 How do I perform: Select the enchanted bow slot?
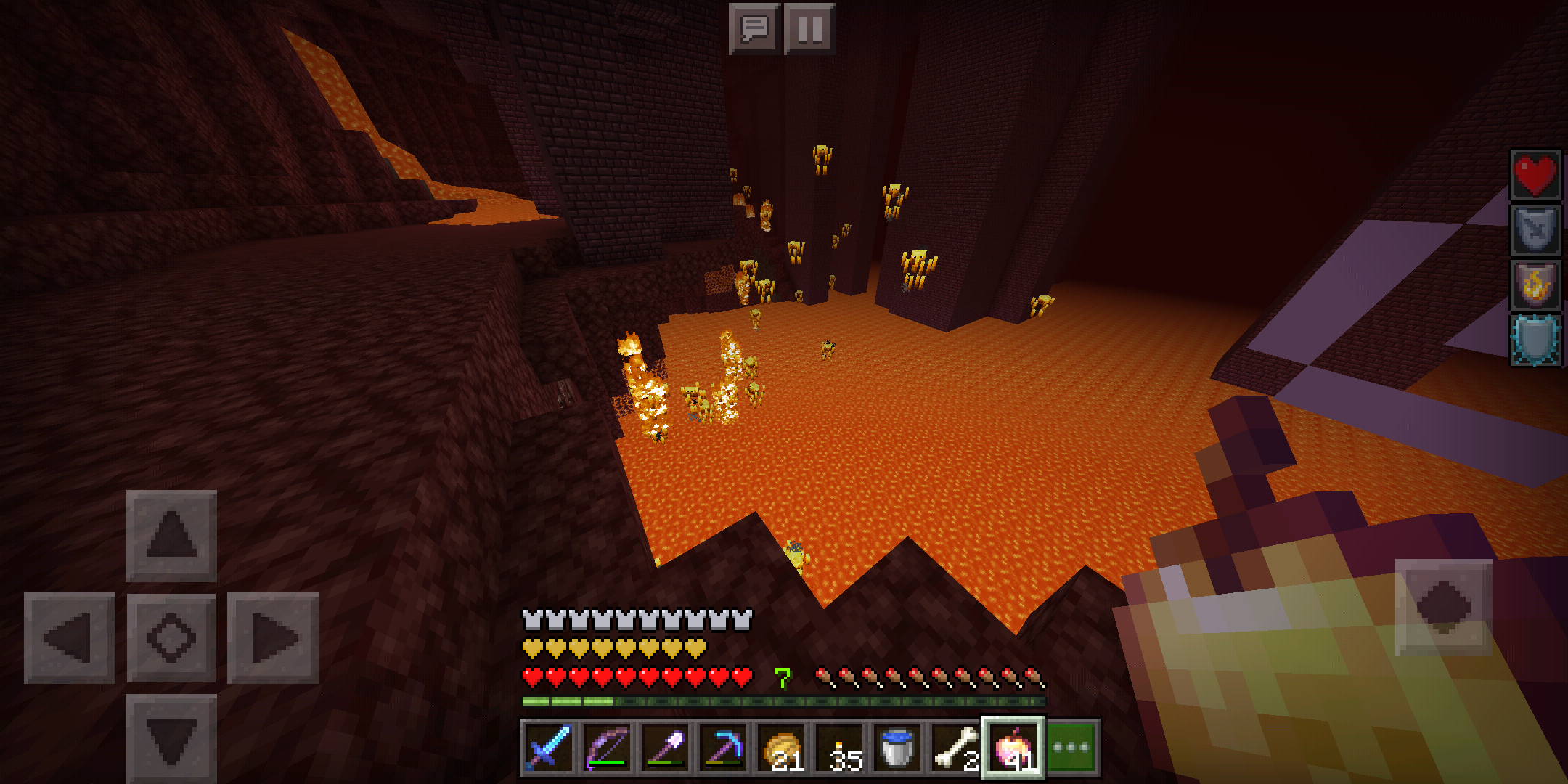point(607,748)
